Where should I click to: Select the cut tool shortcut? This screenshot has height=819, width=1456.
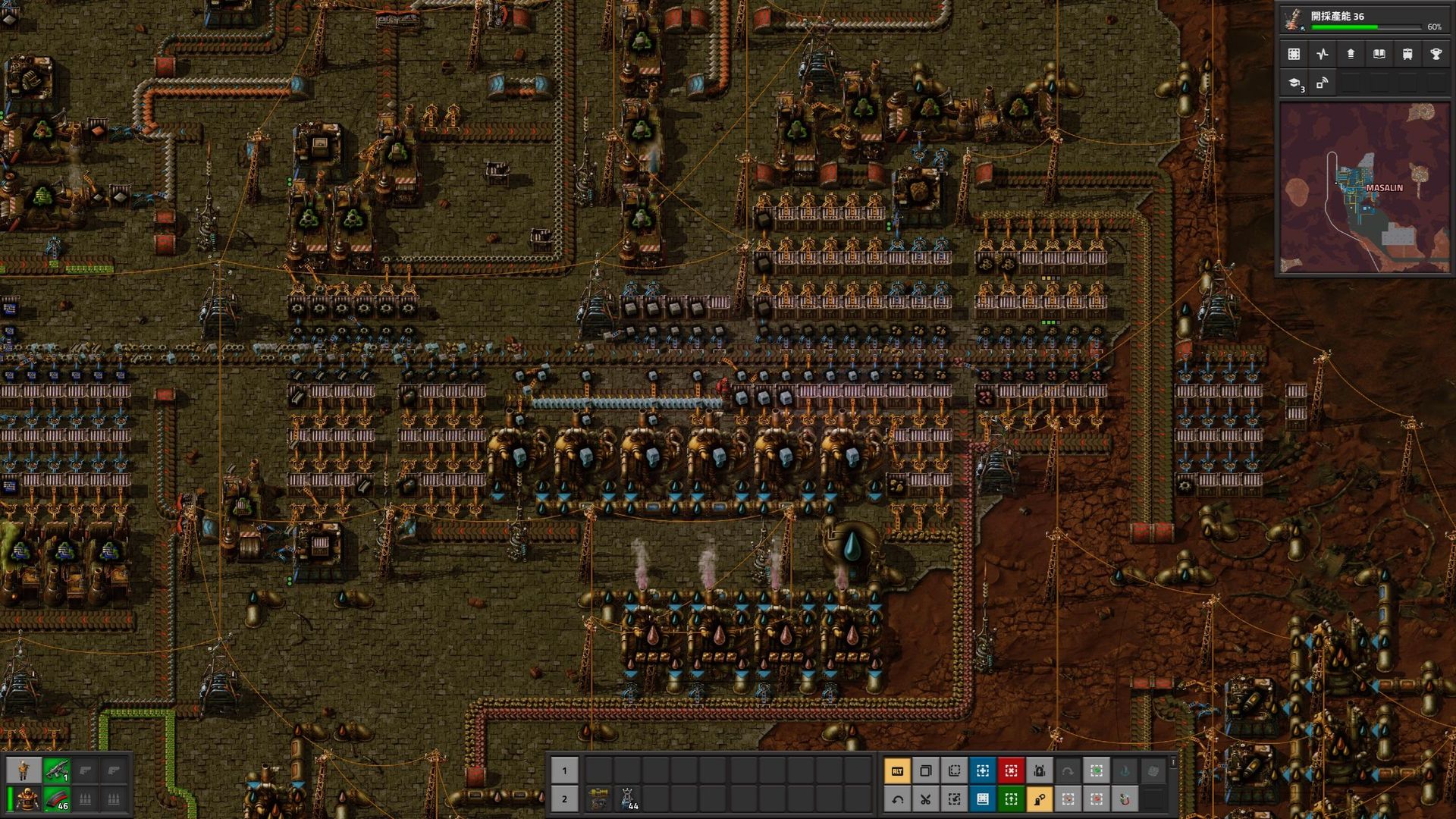[x=926, y=799]
